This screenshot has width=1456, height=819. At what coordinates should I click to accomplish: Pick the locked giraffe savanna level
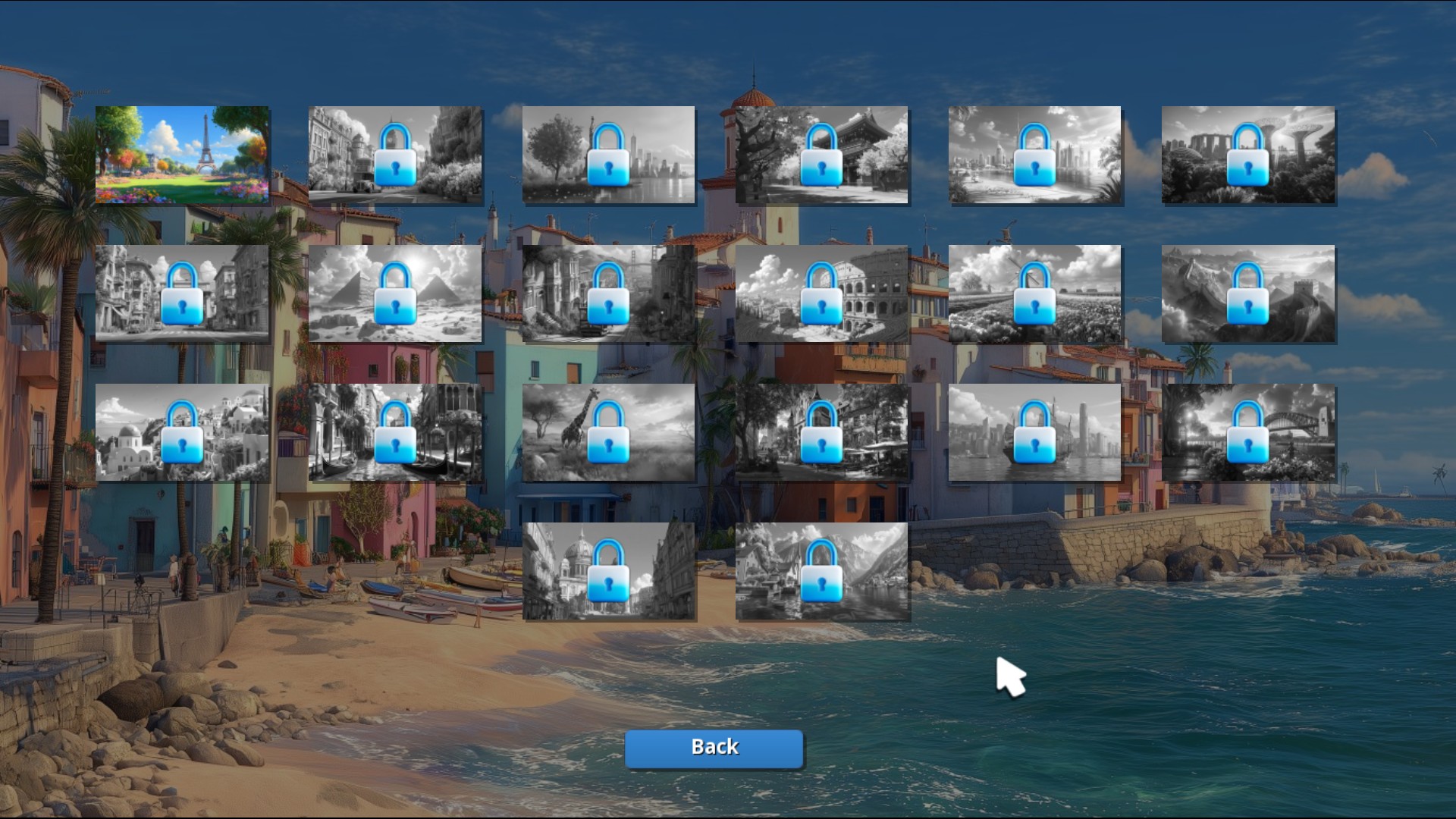coord(608,432)
